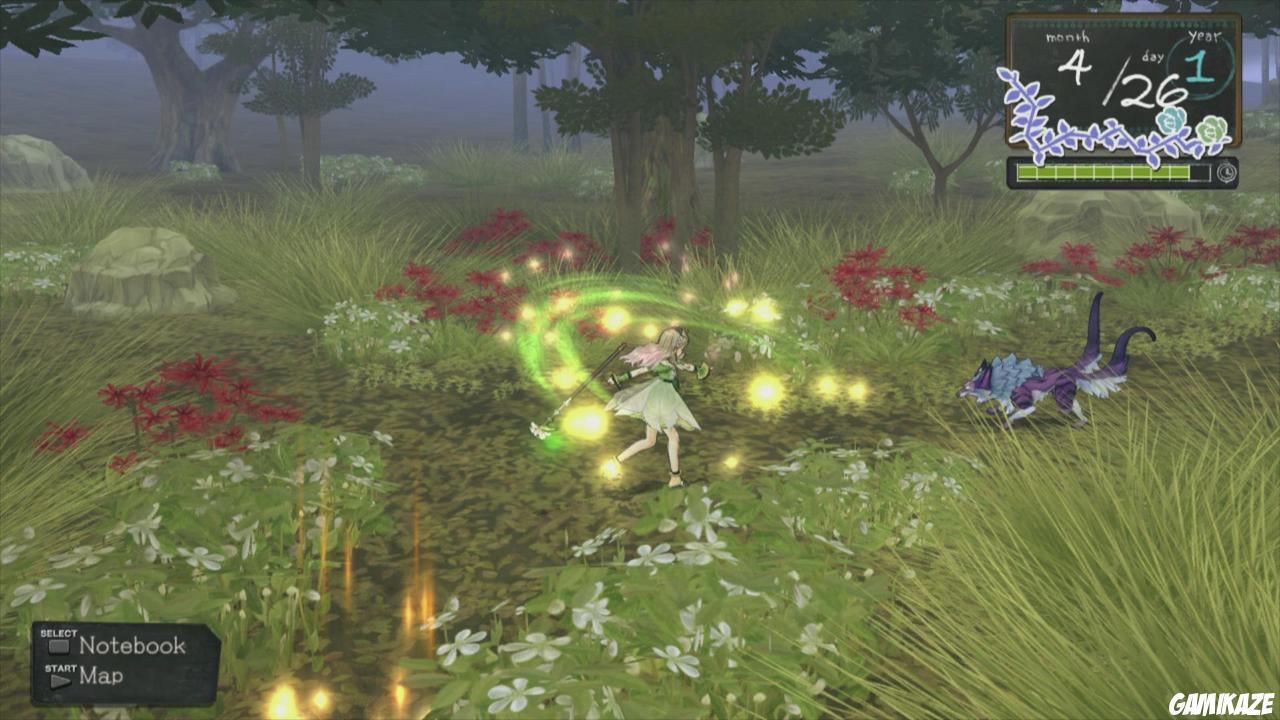Select the green rose icon on the chalkboard
This screenshot has width=1280, height=720.
tap(1212, 131)
